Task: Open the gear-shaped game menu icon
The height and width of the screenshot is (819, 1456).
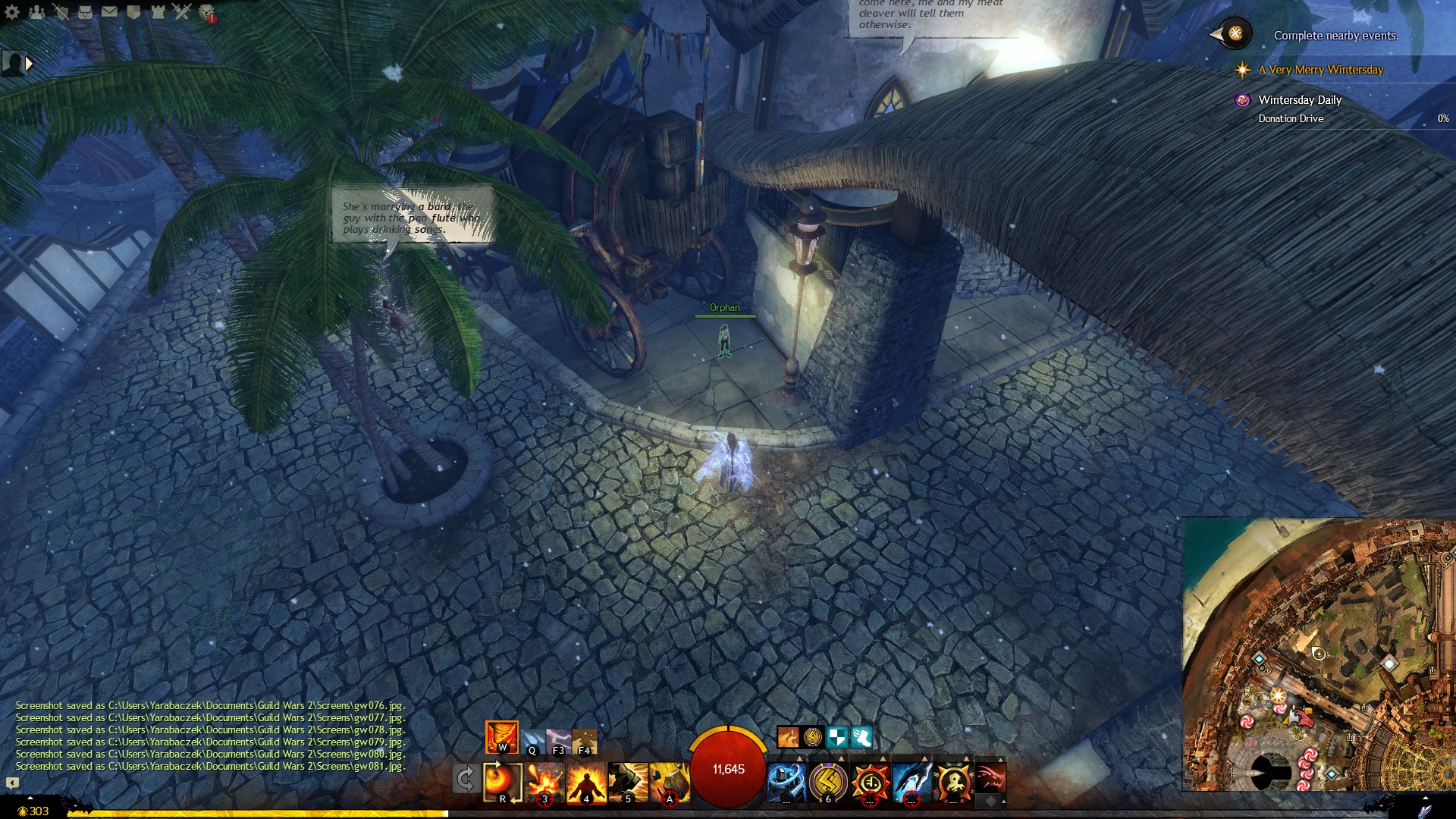Action: click(x=12, y=12)
